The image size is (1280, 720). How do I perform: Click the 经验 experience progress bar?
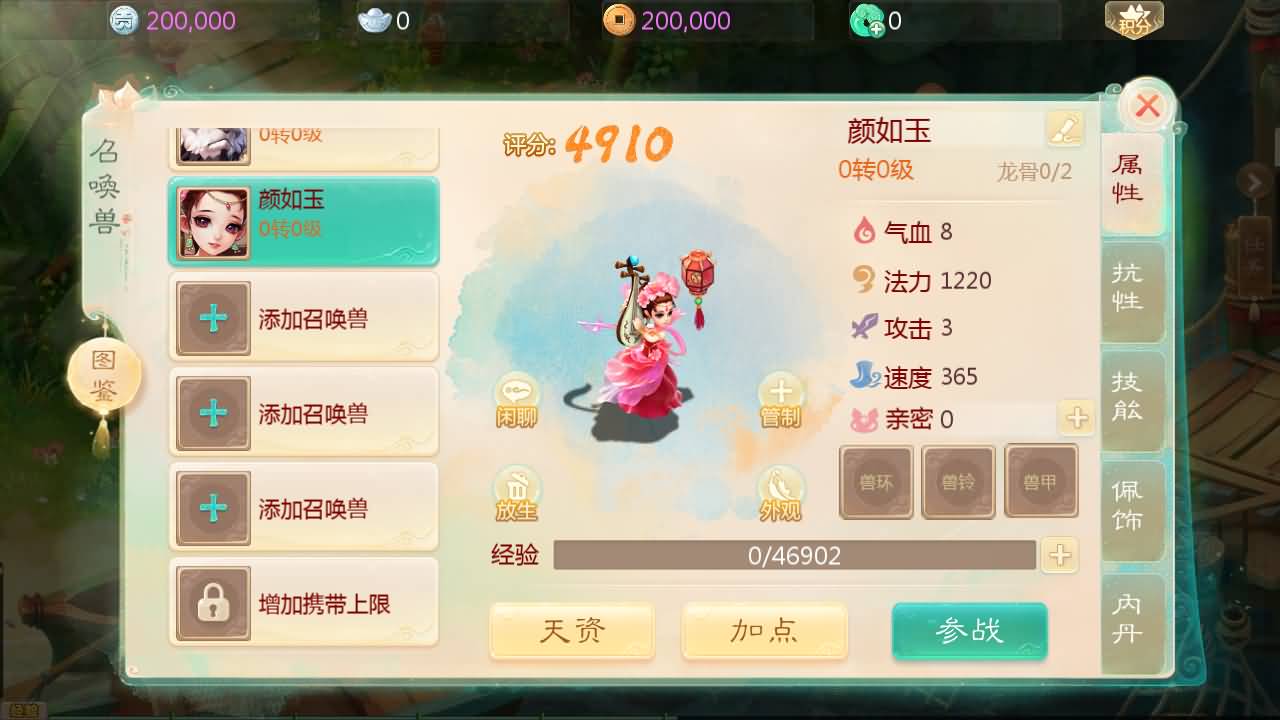pyautogui.click(x=795, y=556)
